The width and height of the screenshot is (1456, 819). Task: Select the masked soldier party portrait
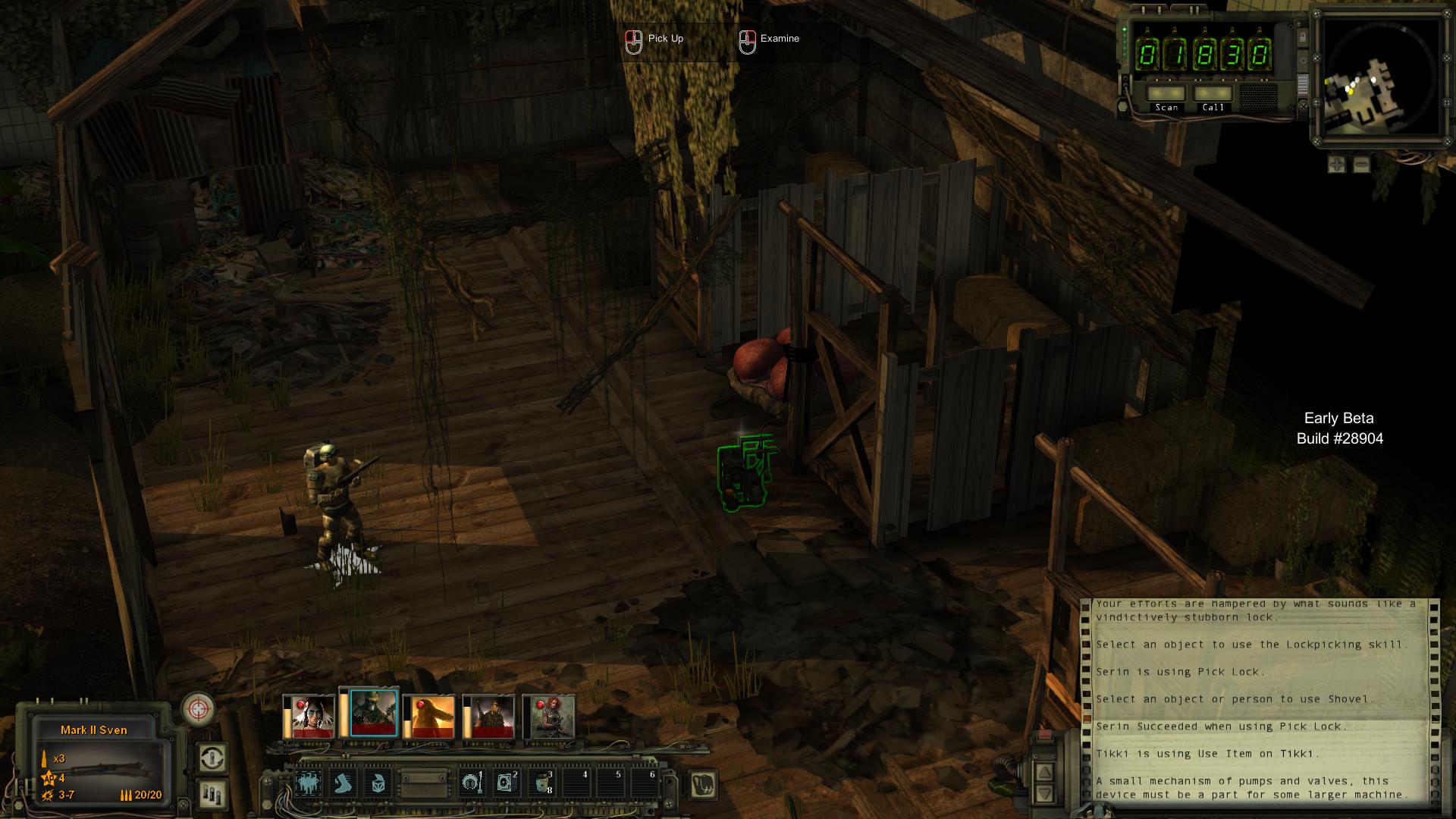tap(374, 714)
